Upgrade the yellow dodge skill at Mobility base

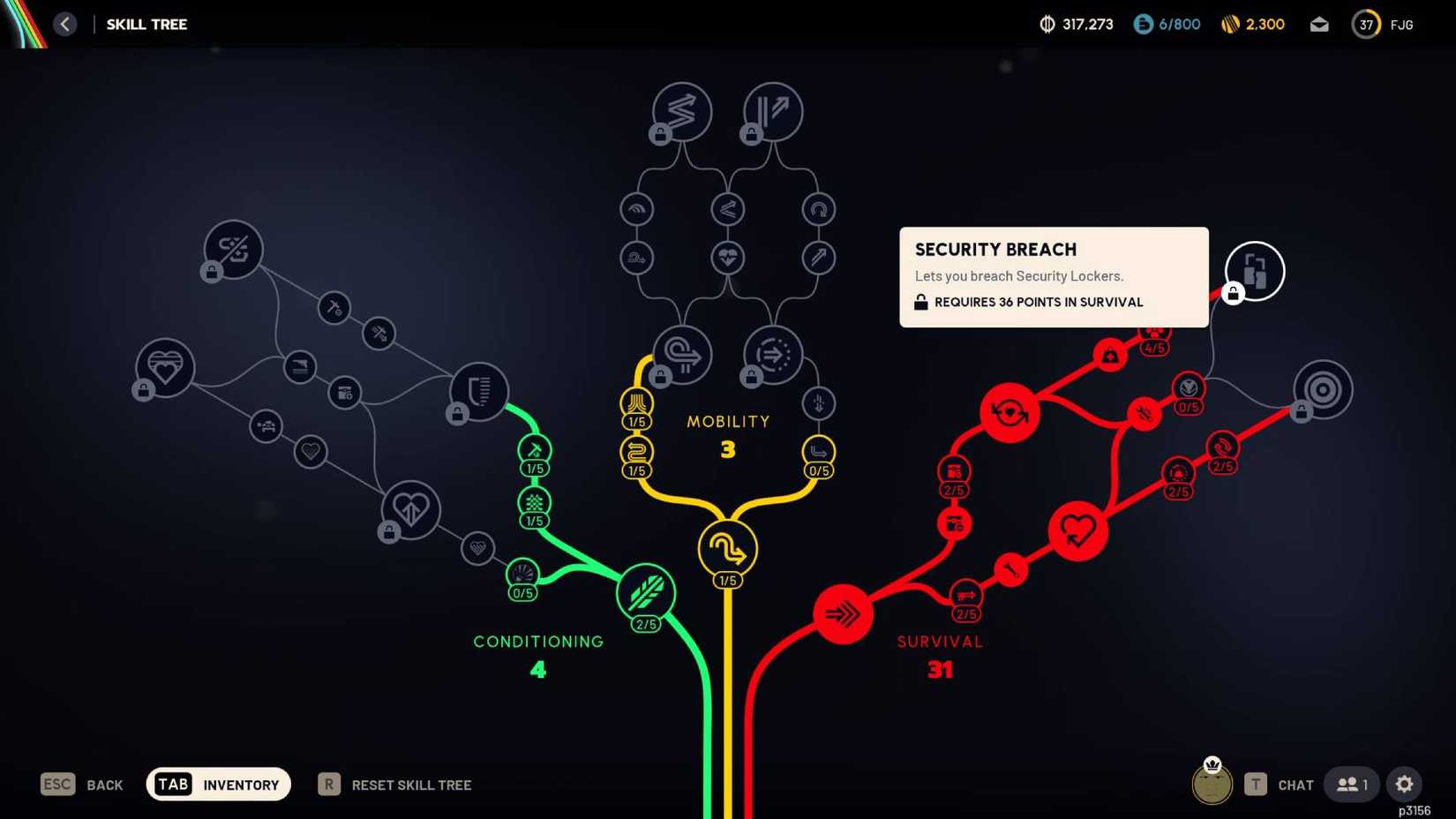point(727,548)
